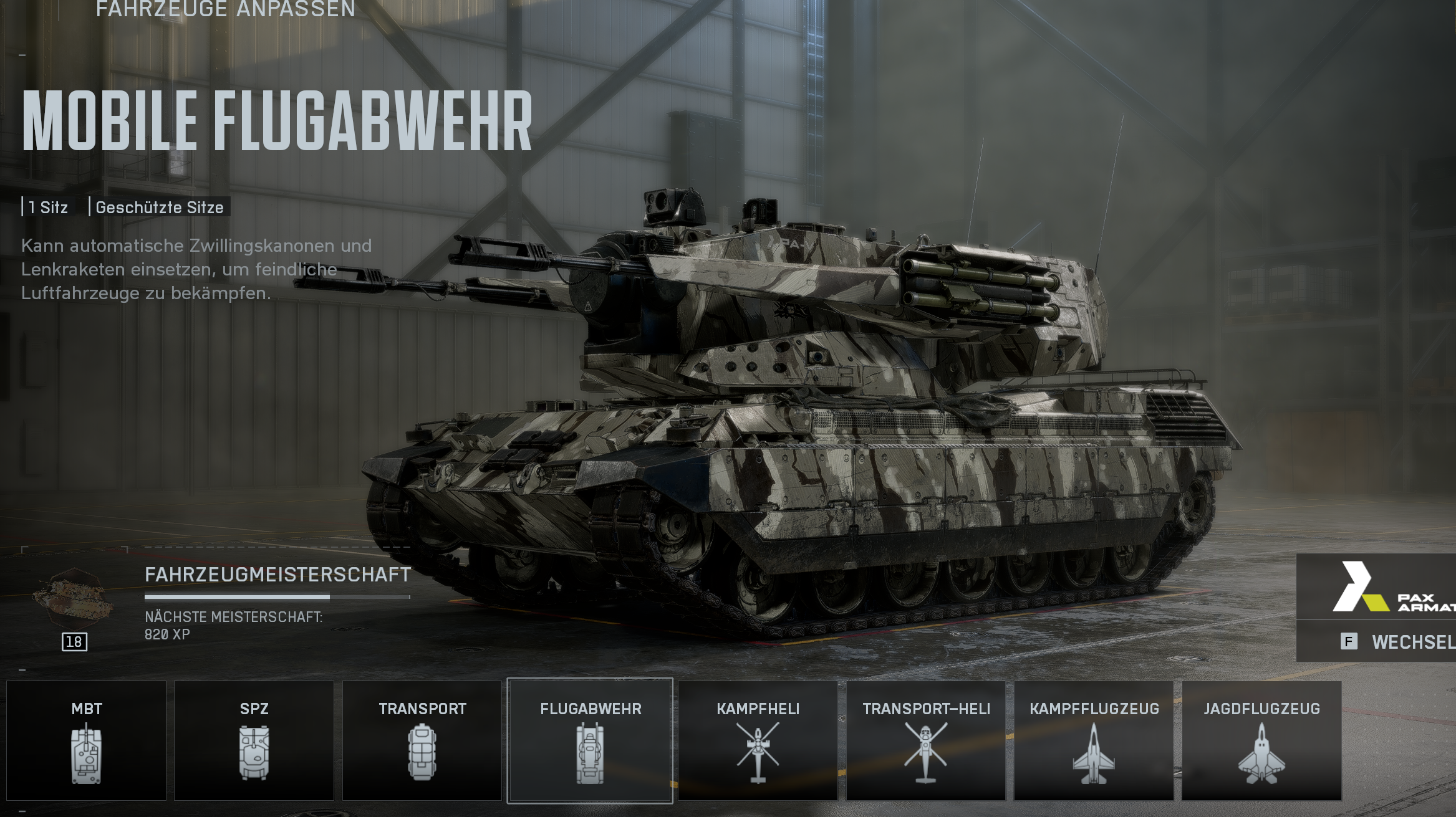
Task: Select the MBT vehicle category
Action: pos(87,740)
